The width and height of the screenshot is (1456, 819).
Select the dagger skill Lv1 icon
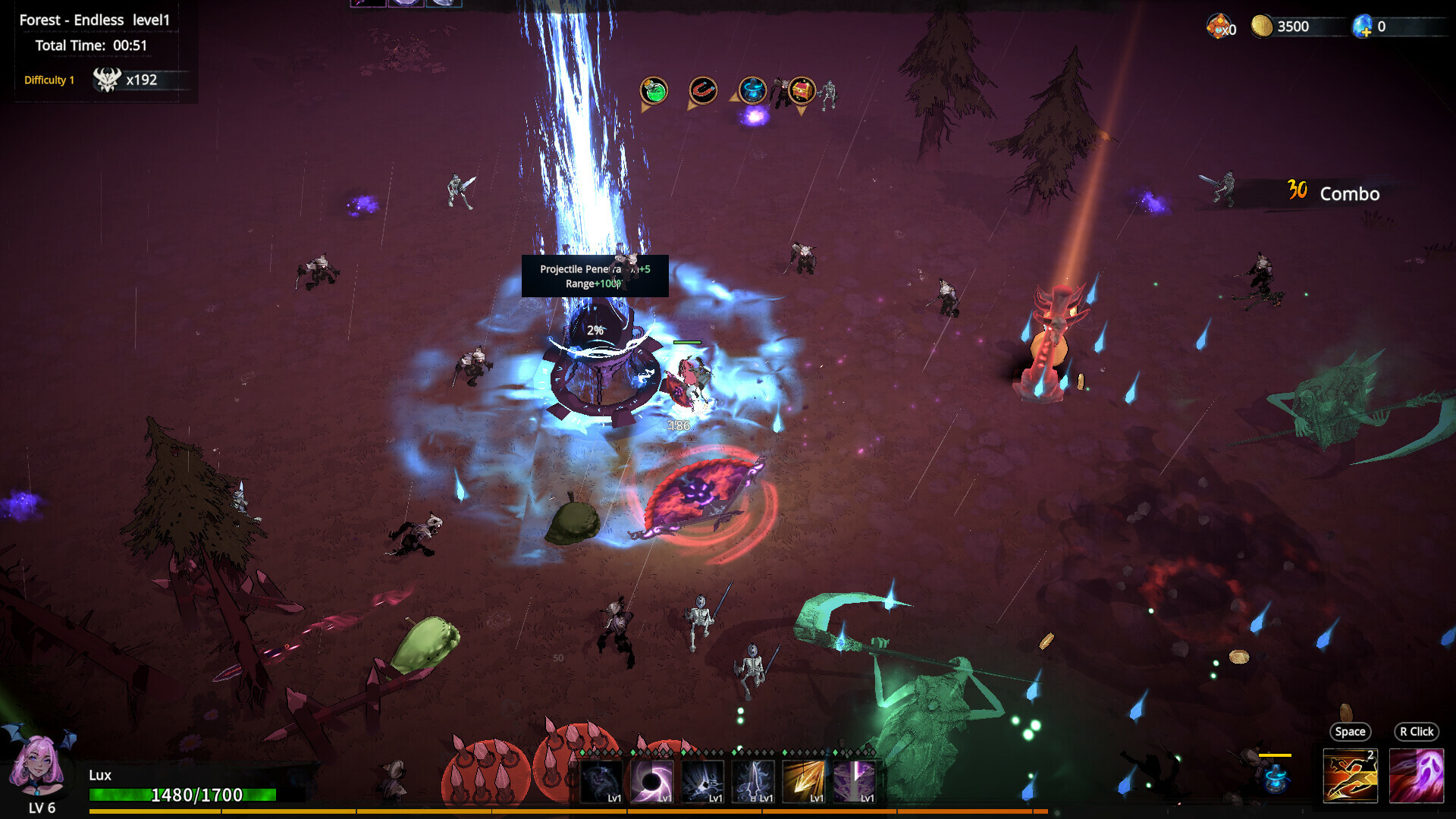click(753, 781)
